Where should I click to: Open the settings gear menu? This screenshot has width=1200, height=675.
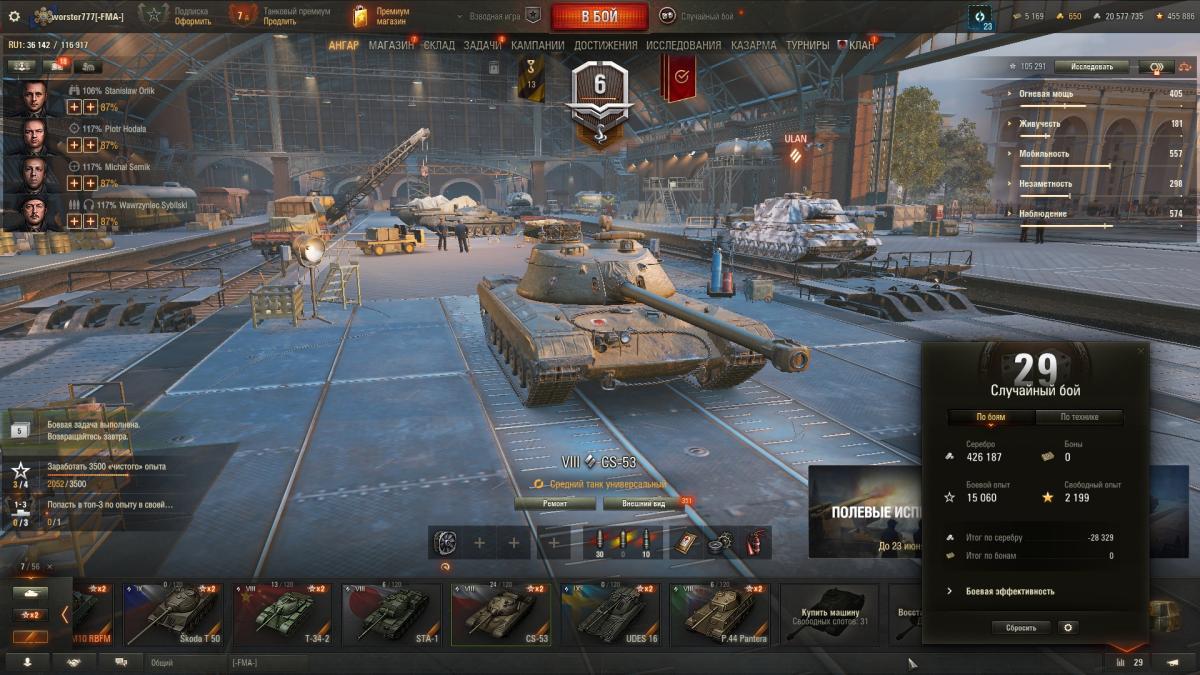[14, 16]
